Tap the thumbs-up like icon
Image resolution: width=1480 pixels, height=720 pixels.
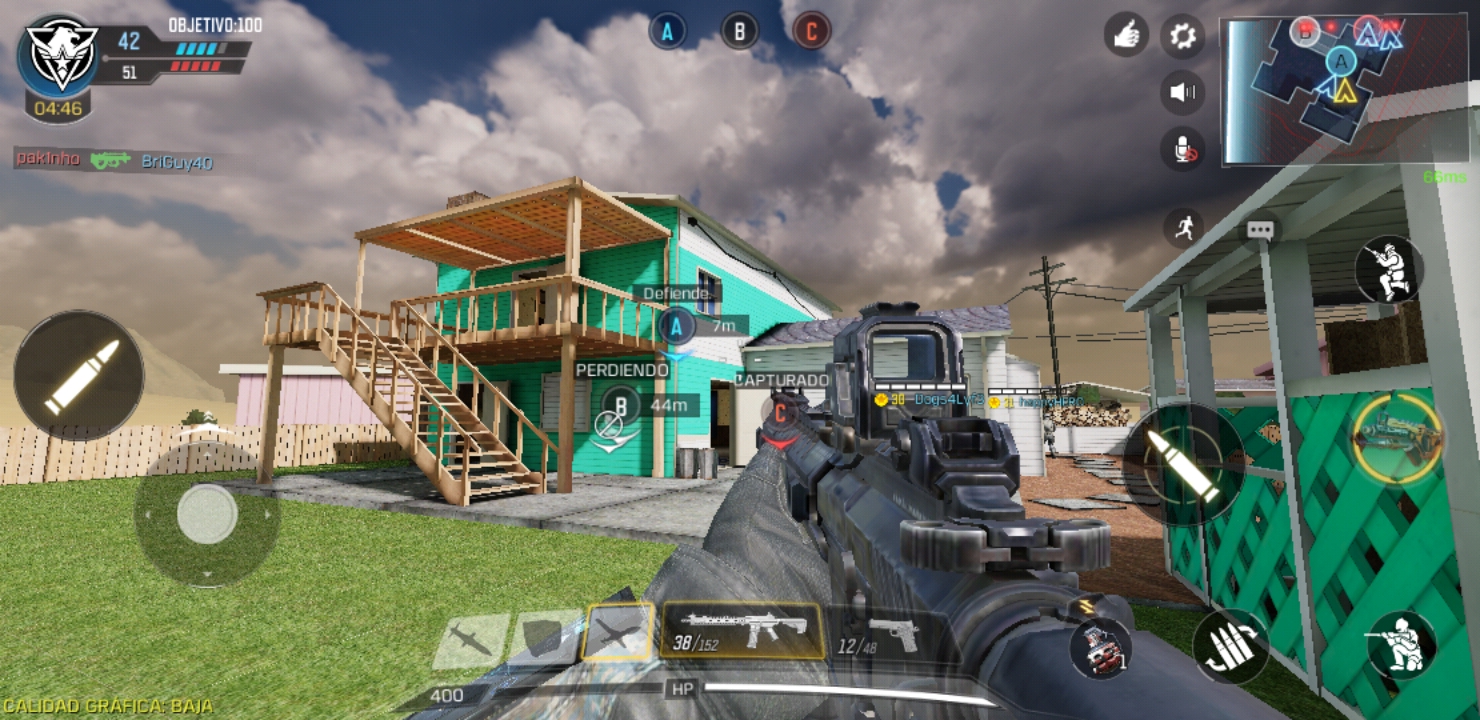pos(1126,36)
